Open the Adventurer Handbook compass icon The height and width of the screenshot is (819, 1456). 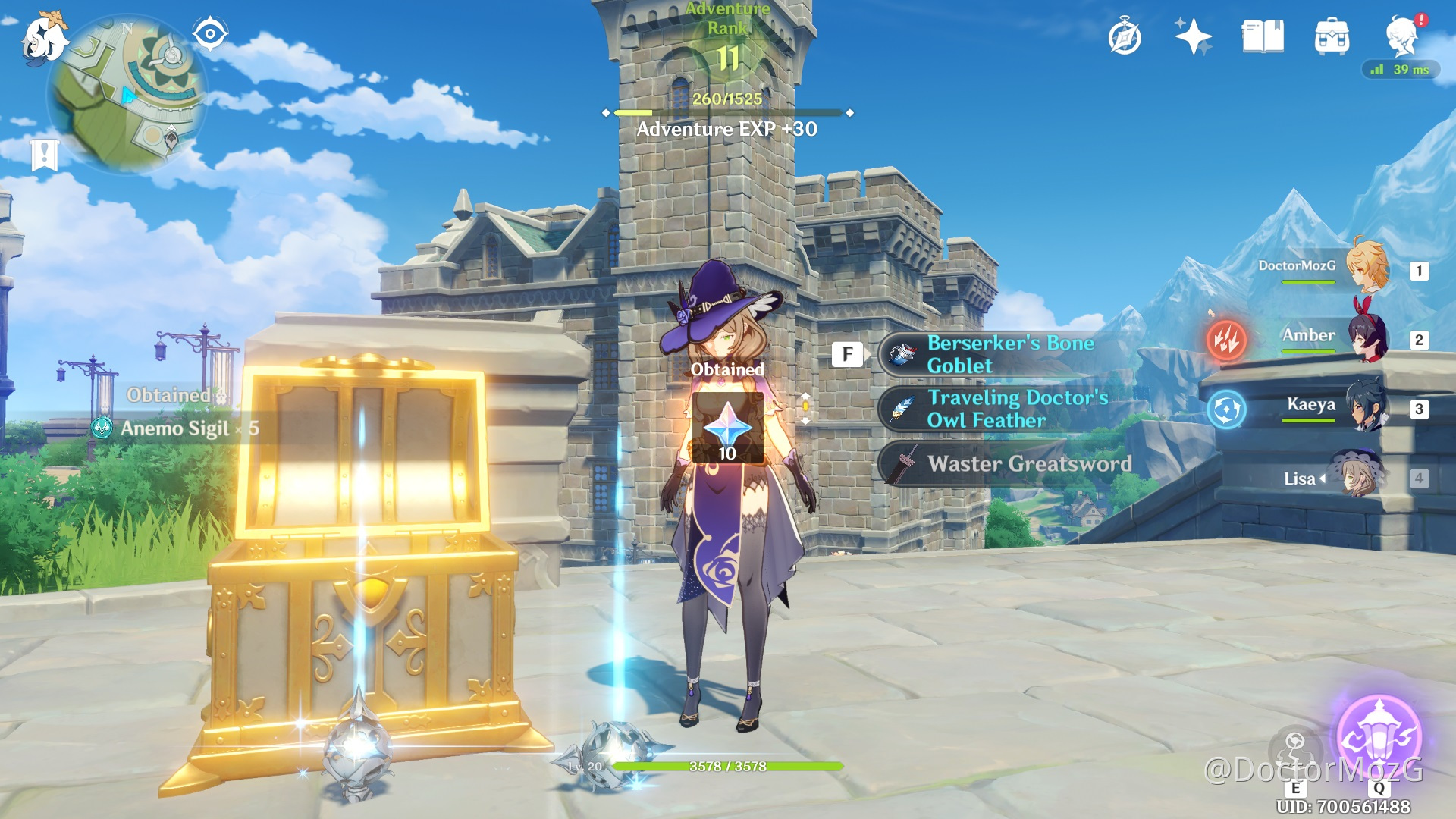point(1125,37)
